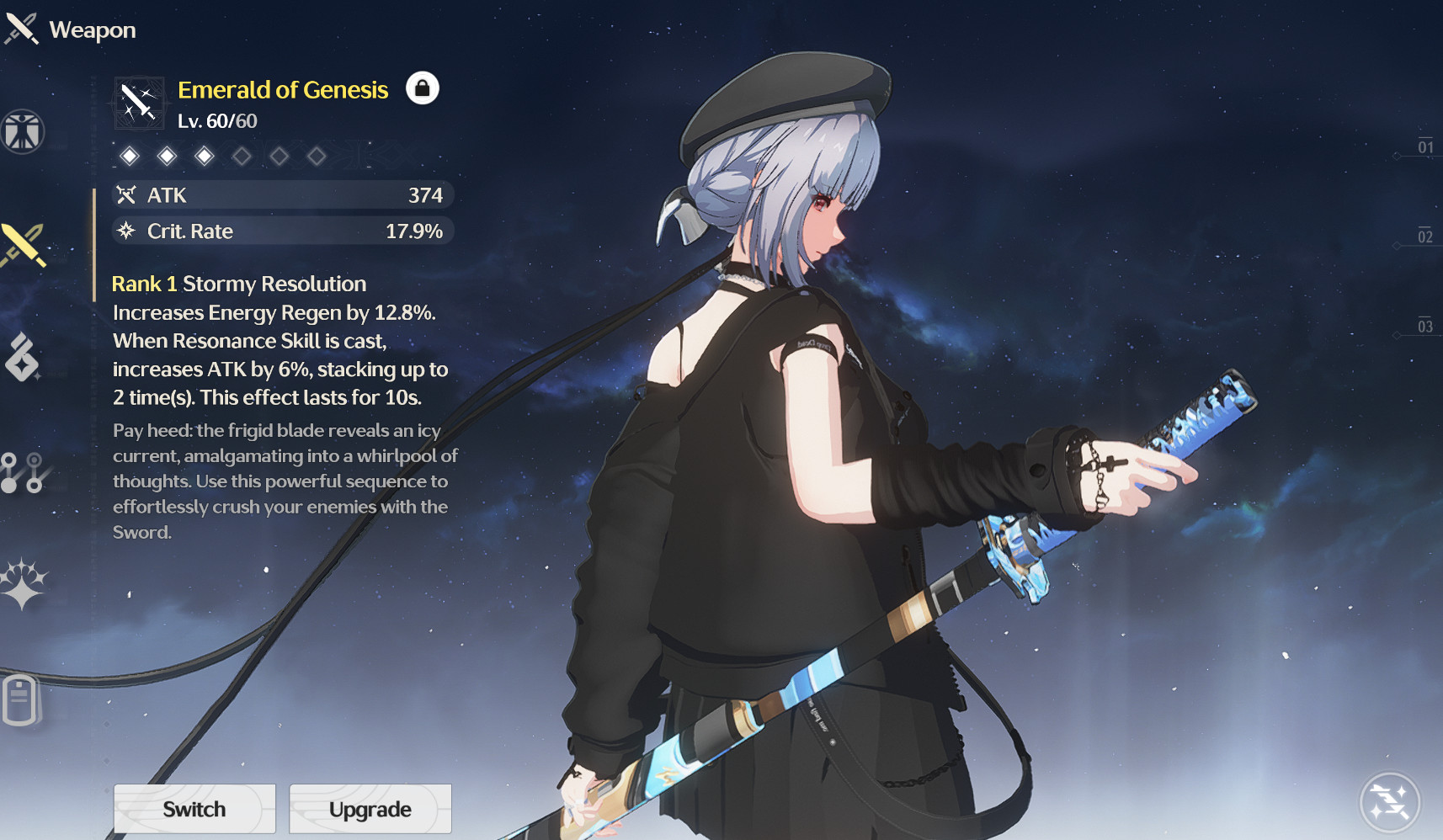Click the Rank 1 Stormy Resolution skill name
1443x840 pixels.
click(238, 284)
